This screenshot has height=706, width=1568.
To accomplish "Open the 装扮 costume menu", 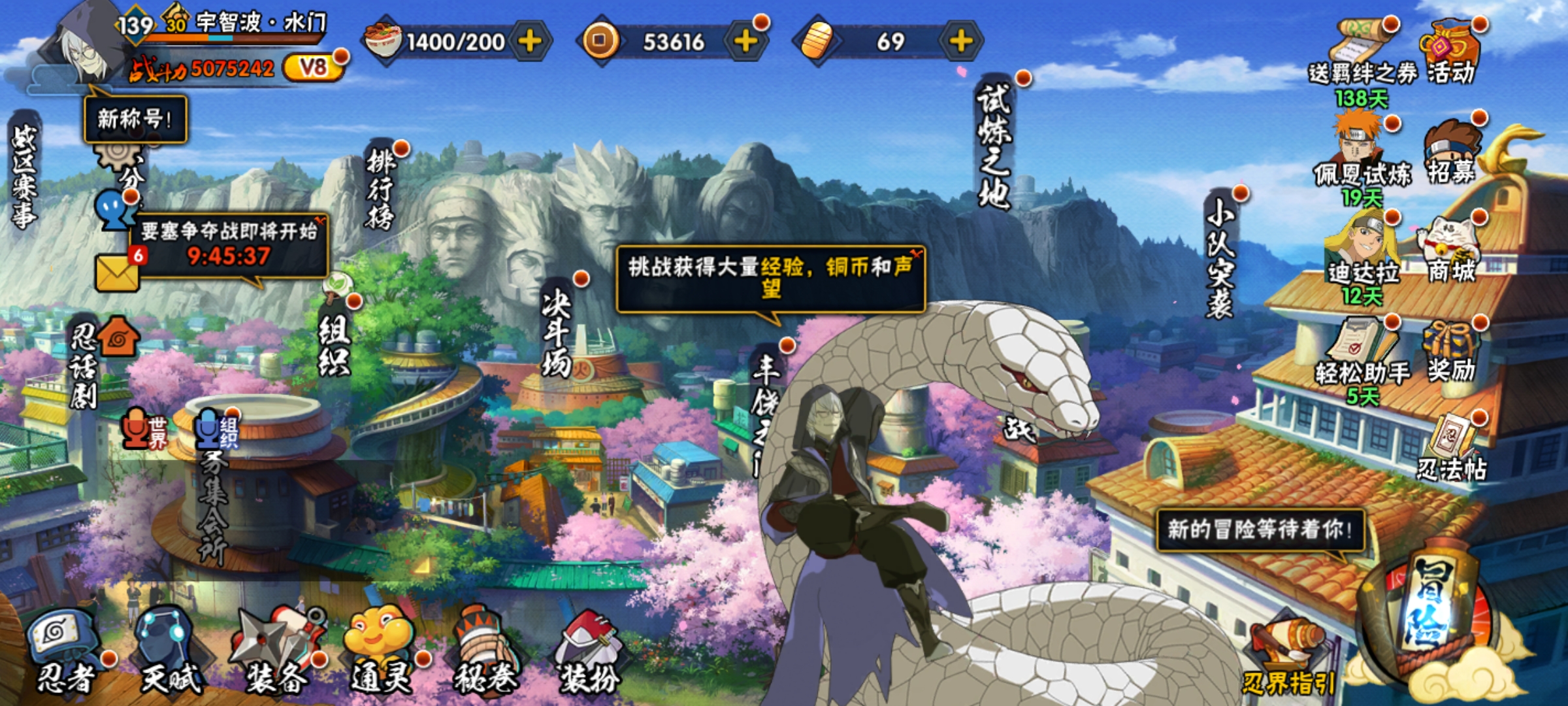I will pyautogui.click(x=588, y=654).
